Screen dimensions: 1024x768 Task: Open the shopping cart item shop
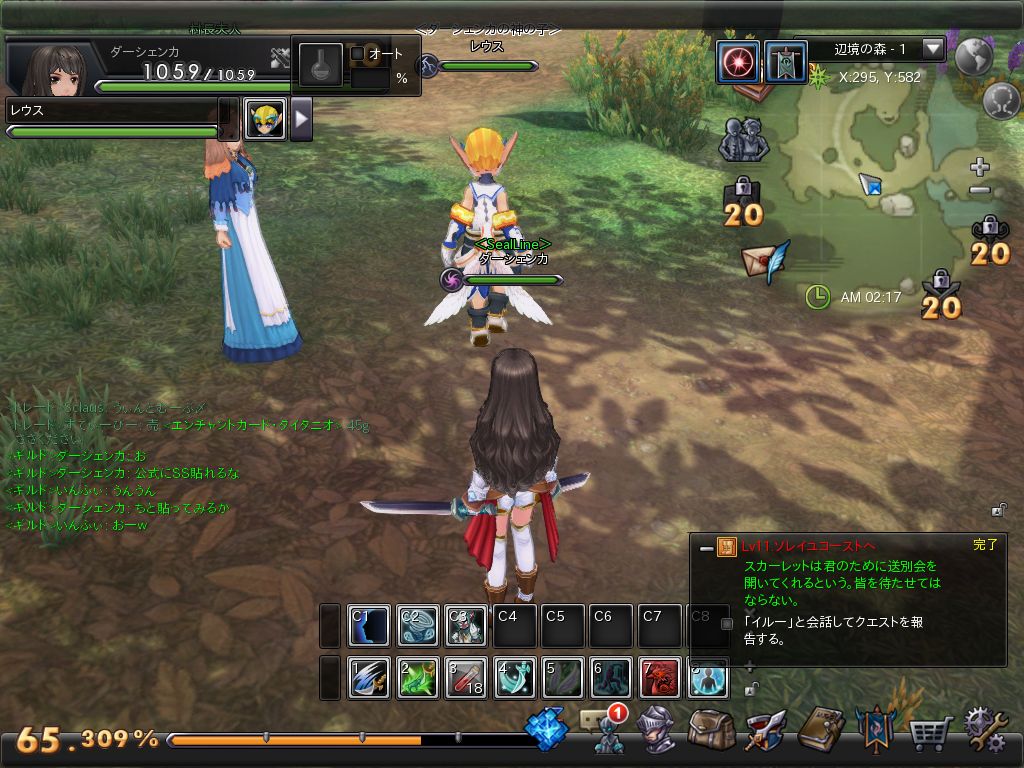(x=930, y=734)
